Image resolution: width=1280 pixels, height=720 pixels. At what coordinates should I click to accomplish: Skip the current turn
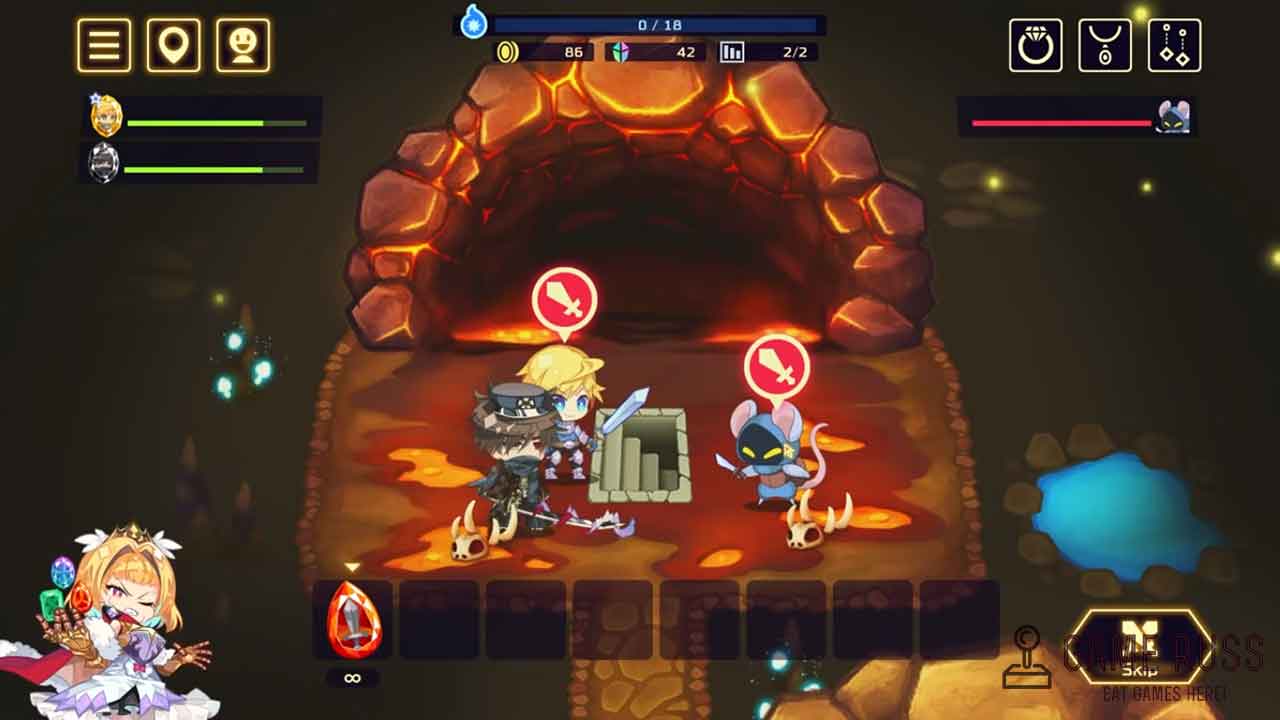1139,650
